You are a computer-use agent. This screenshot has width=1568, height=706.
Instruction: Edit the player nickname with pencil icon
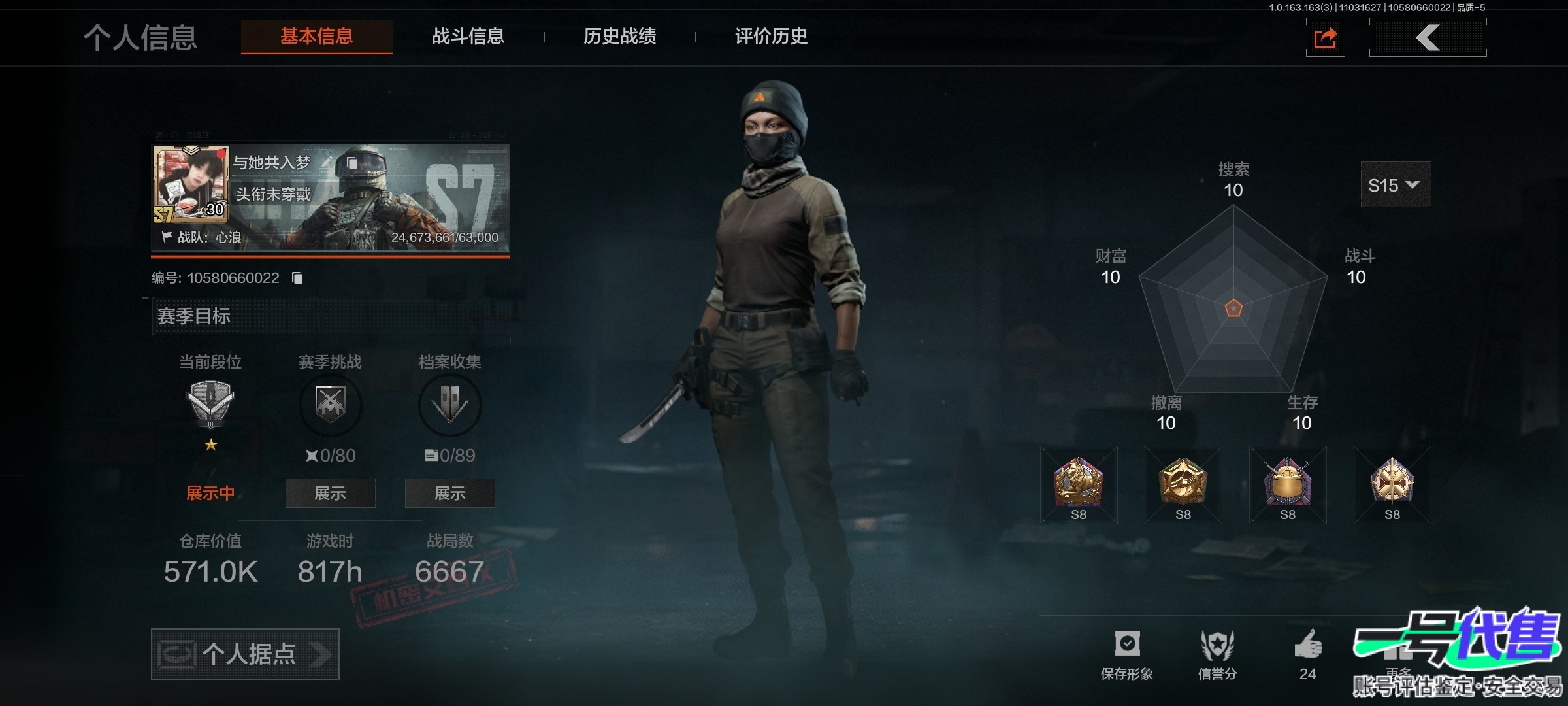click(x=327, y=161)
